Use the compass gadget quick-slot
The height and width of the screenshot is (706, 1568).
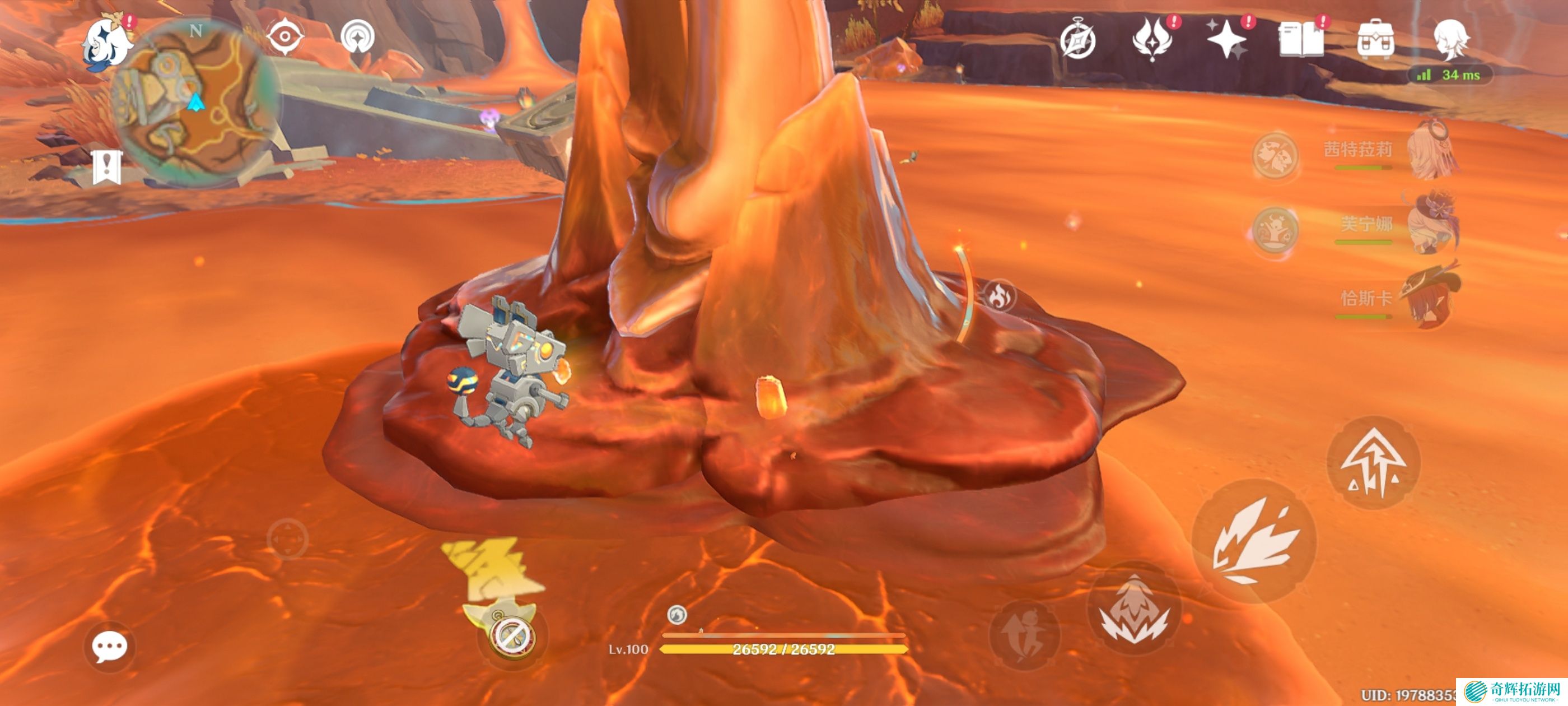(512, 636)
